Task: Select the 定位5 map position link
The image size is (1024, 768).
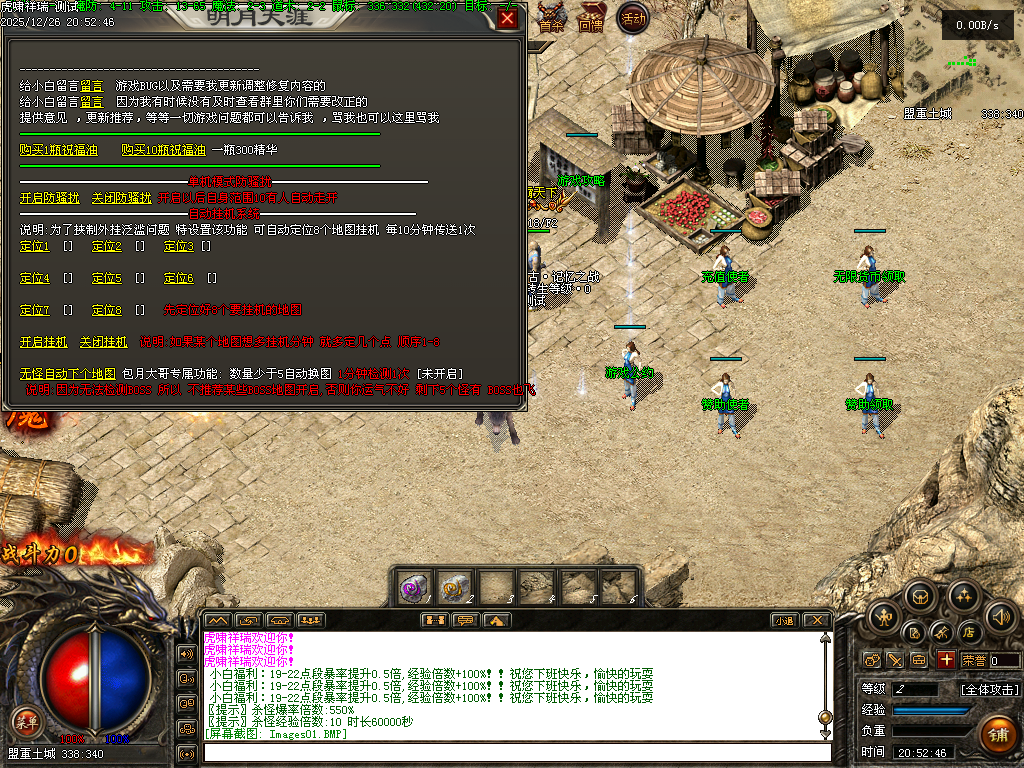Action: (107, 278)
